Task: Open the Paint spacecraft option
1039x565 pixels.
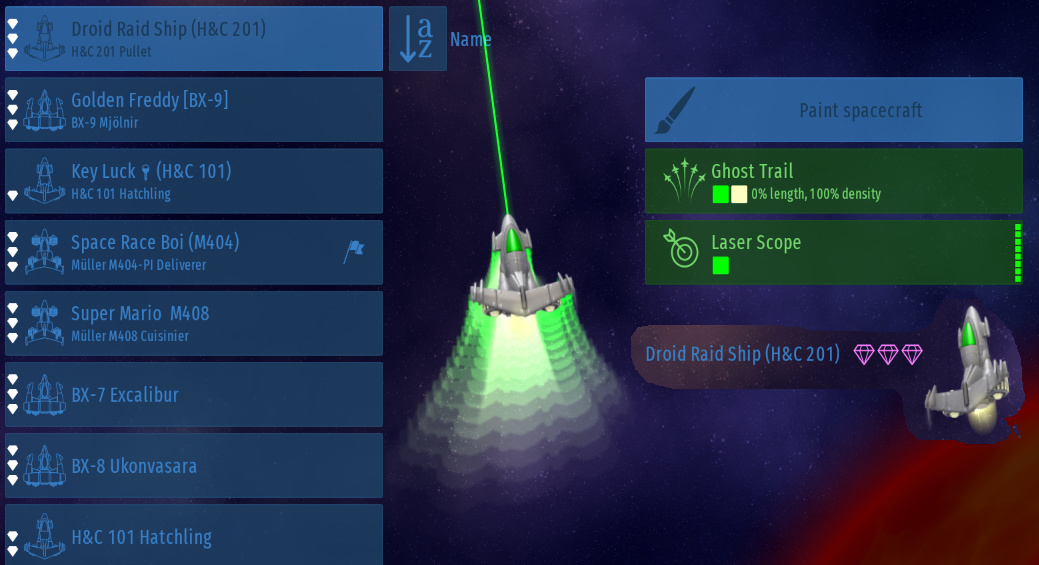Action: 833,110
